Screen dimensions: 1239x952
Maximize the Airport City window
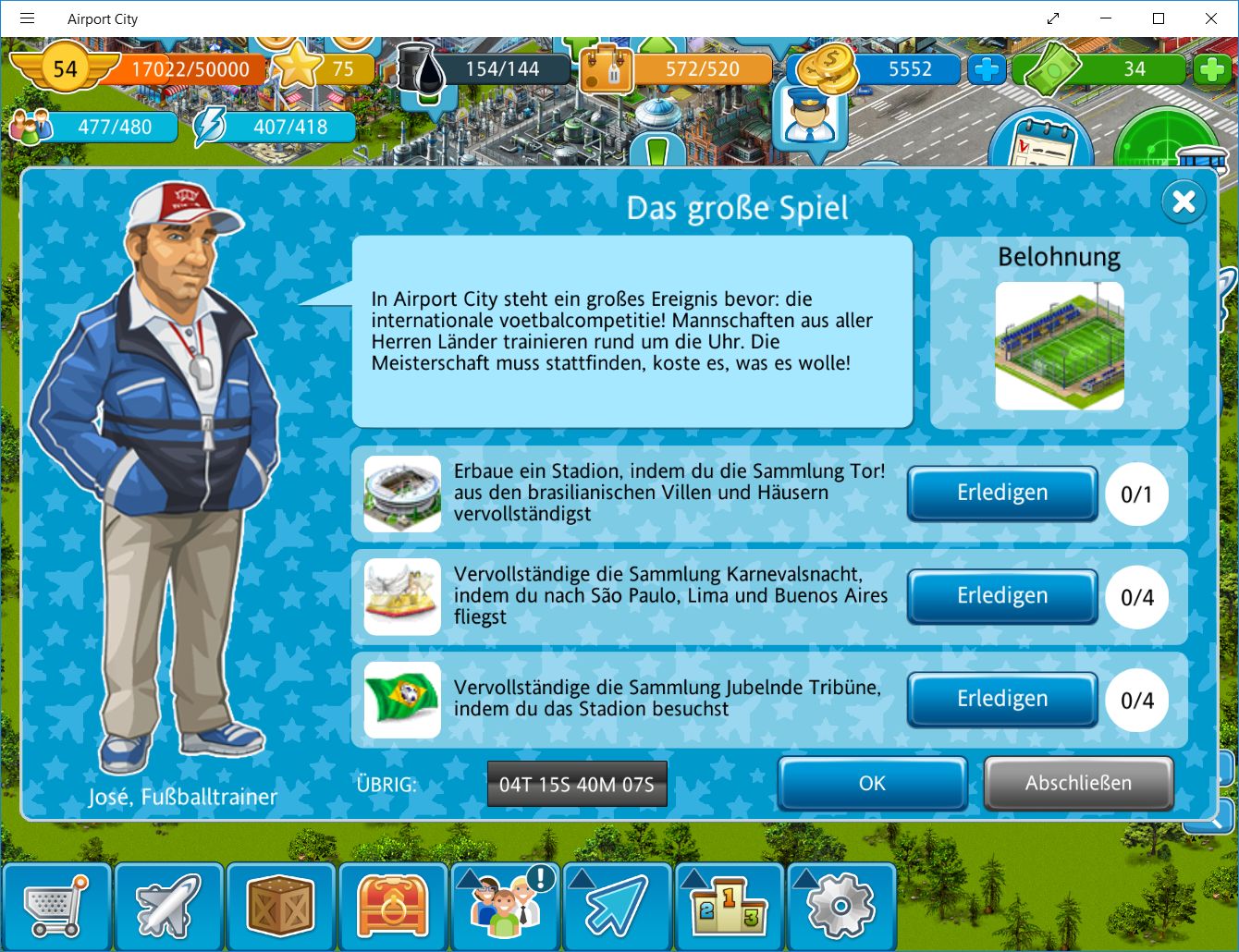click(1158, 18)
